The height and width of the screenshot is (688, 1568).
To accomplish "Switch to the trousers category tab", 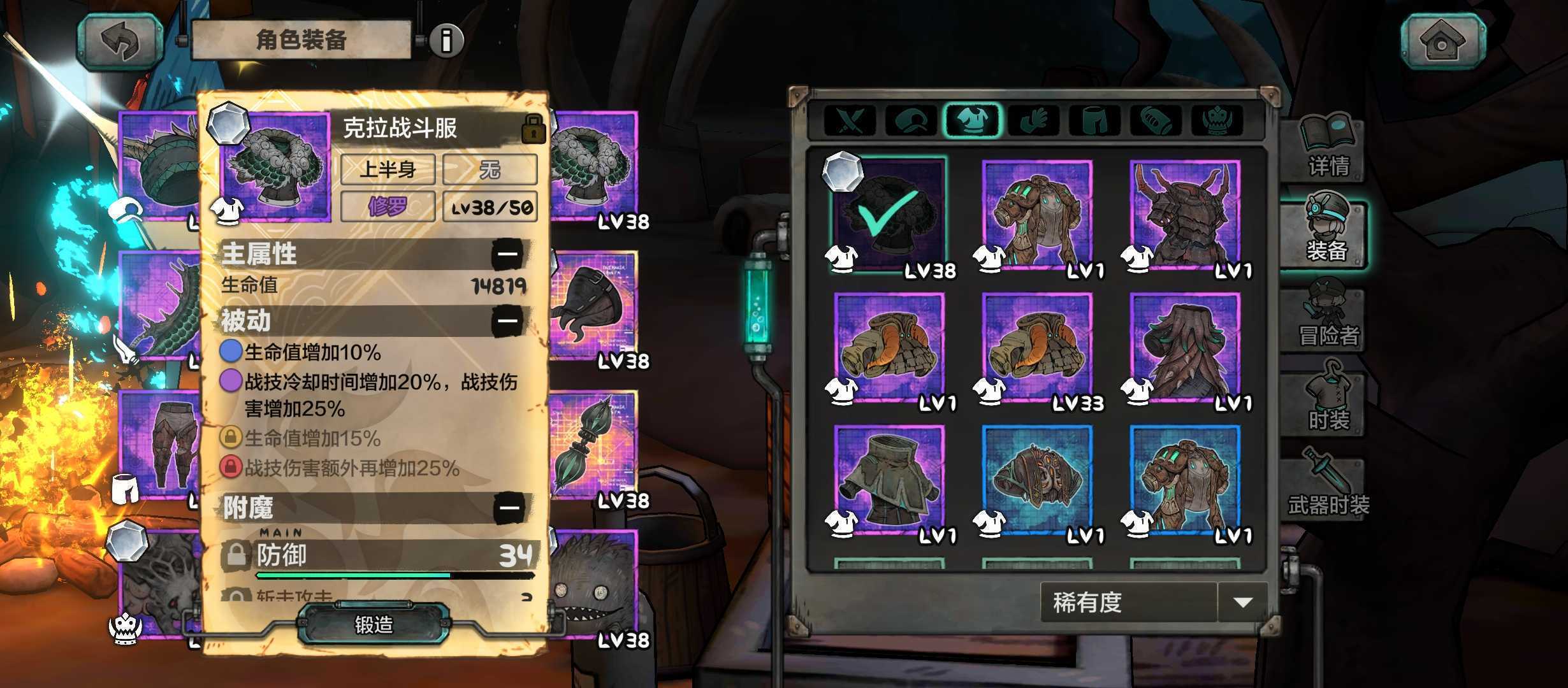I will pos(1094,120).
